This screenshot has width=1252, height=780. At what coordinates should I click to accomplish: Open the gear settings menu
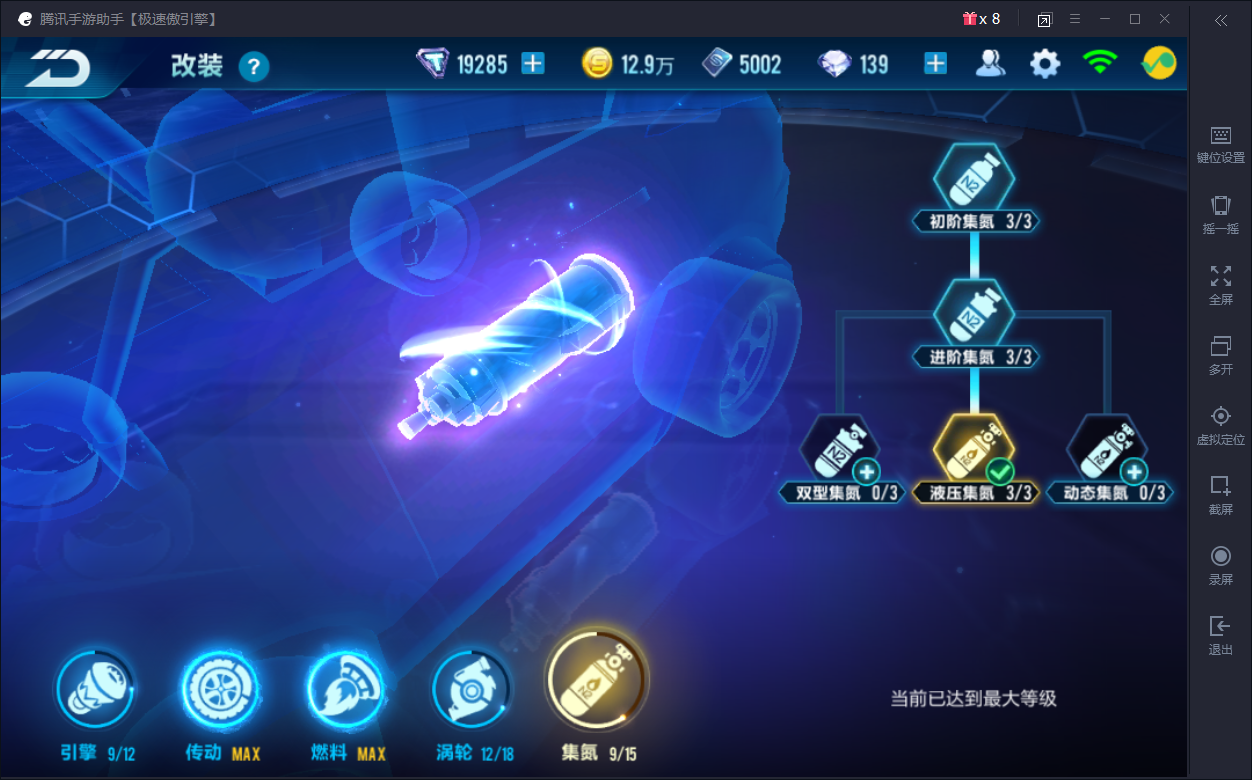tap(1045, 64)
